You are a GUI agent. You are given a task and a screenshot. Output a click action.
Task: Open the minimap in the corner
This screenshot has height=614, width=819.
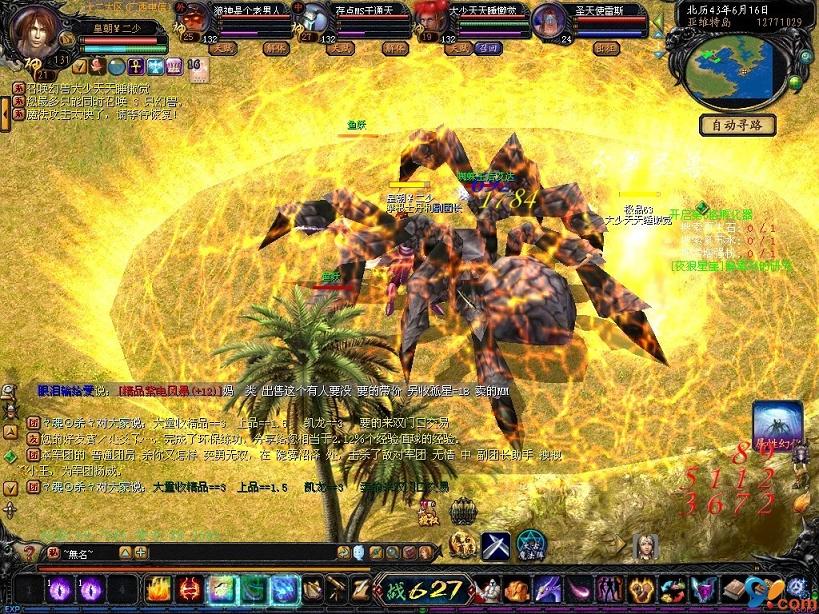735,67
